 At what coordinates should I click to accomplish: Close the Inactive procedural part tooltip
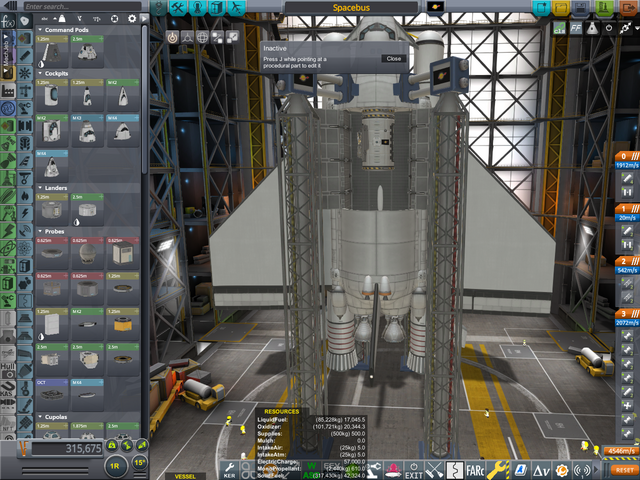tap(394, 59)
